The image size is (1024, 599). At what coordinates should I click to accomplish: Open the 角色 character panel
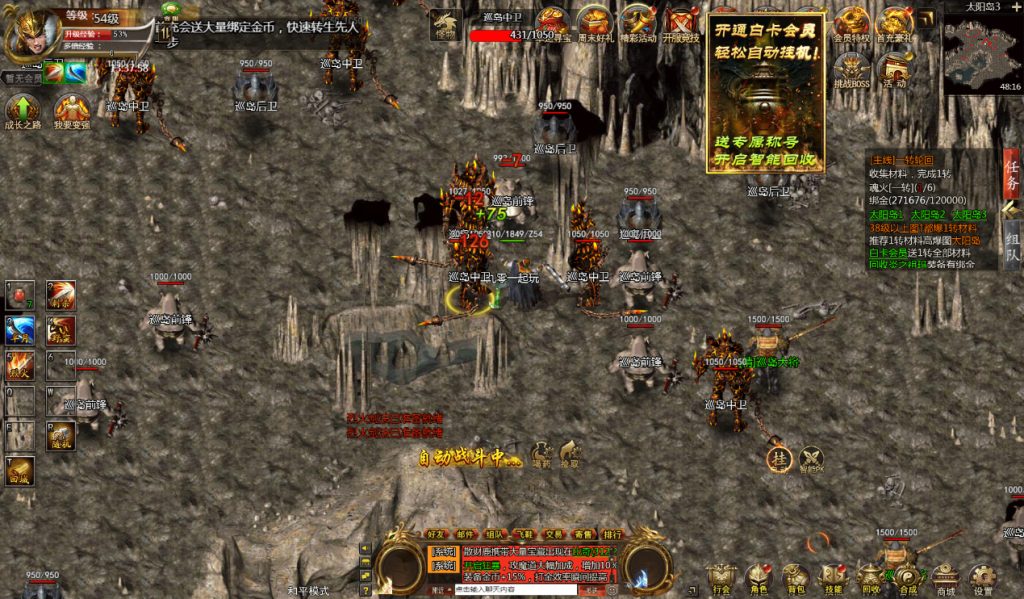pyautogui.click(x=757, y=577)
